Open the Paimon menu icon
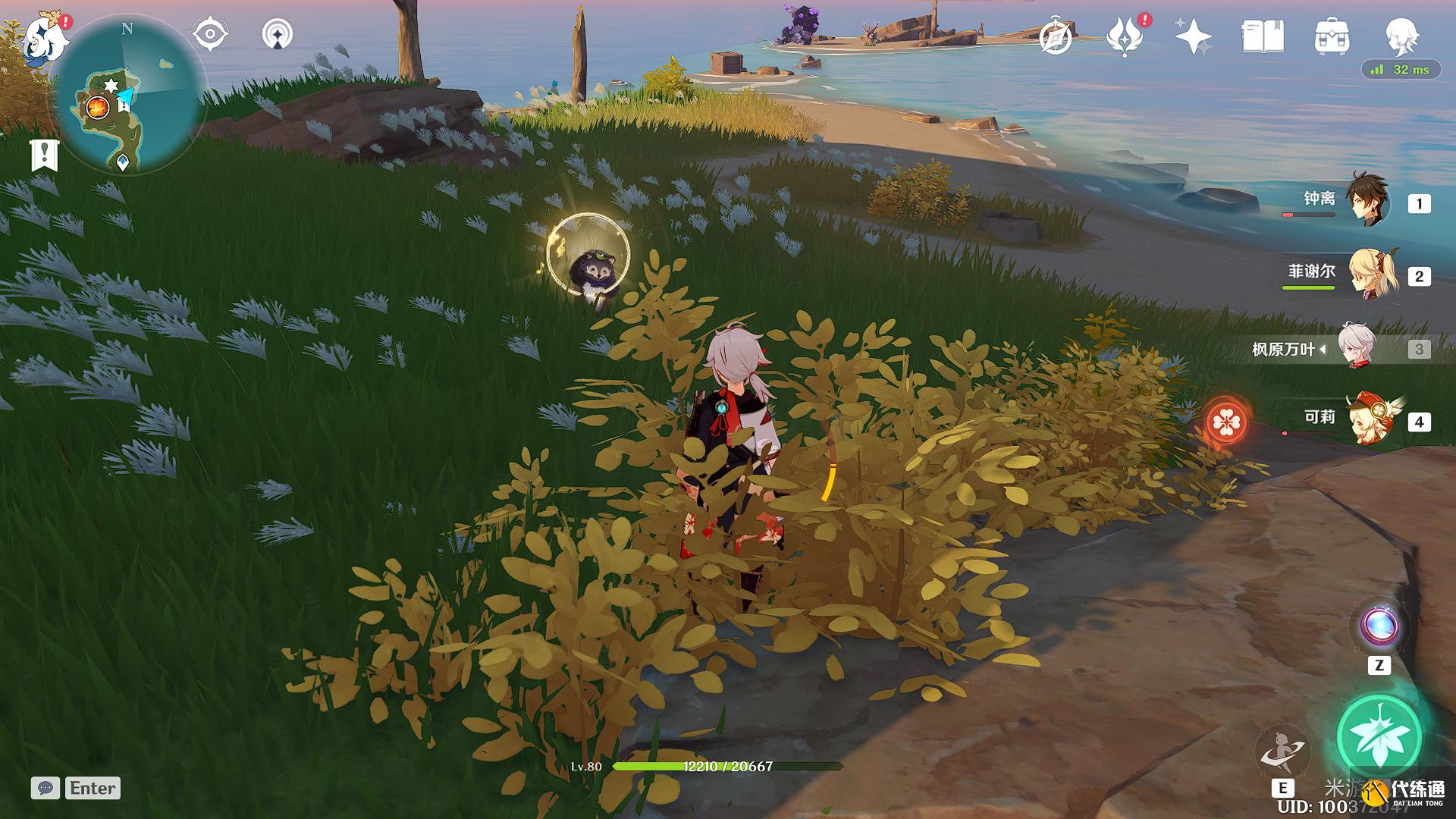Viewport: 1456px width, 819px height. click(x=39, y=39)
